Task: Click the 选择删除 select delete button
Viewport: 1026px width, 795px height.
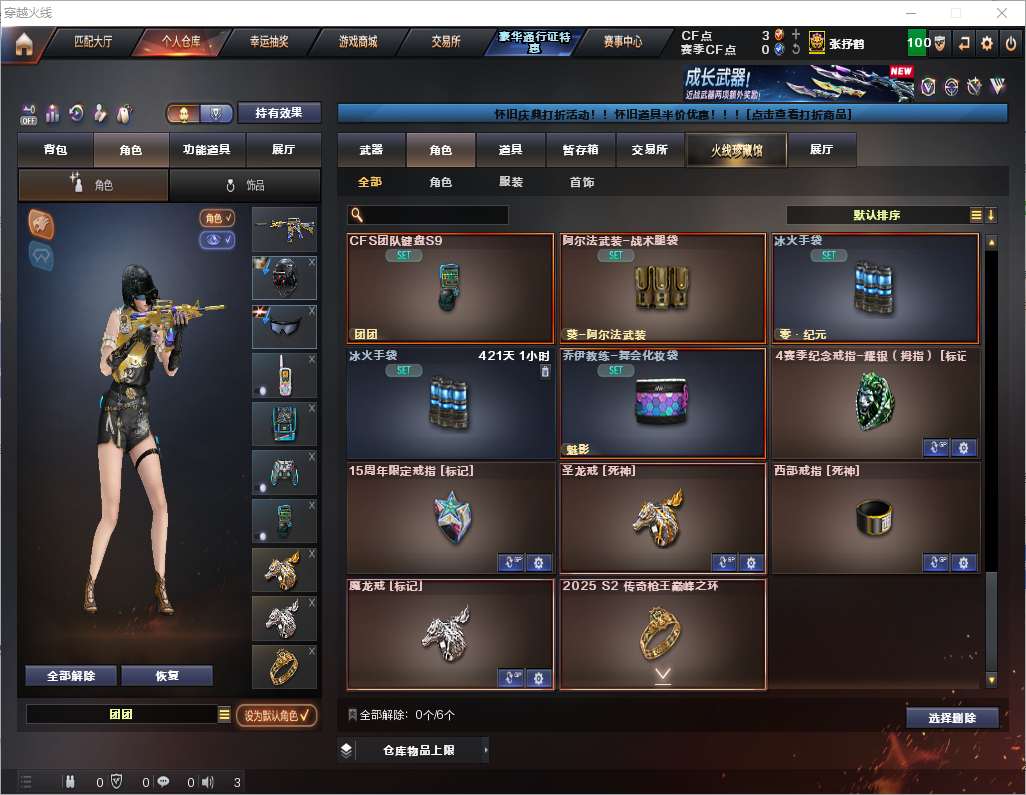Action: click(952, 718)
